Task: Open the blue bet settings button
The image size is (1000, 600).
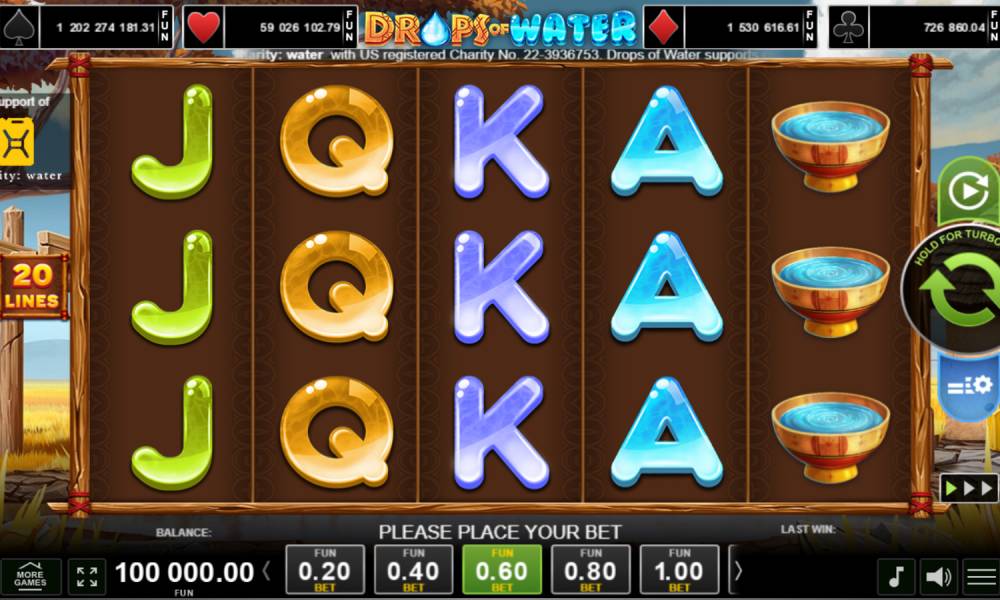Action: 968,385
